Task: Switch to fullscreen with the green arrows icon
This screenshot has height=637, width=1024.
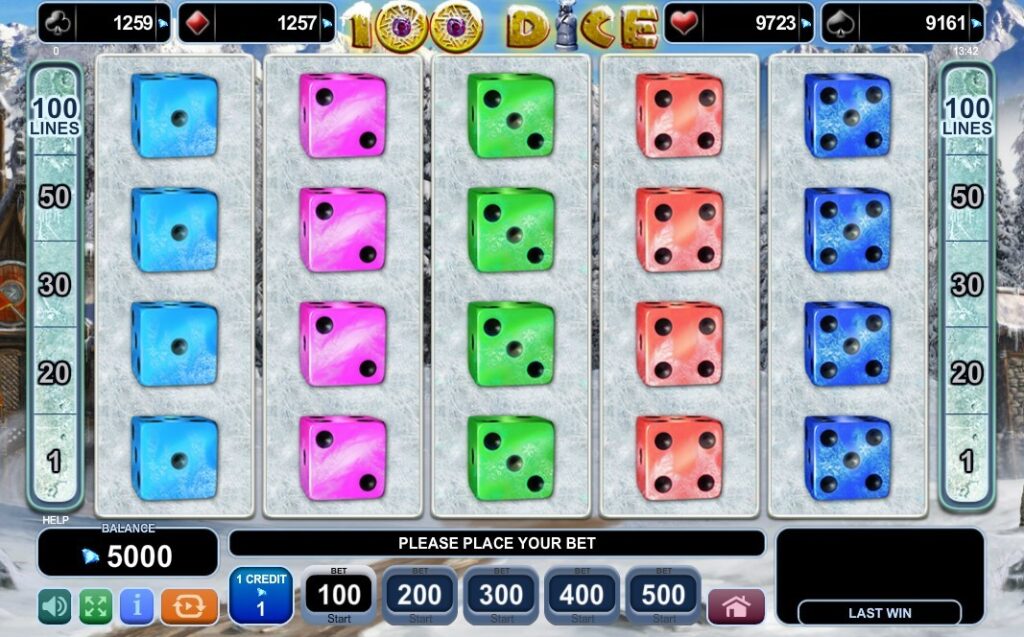Action: coord(96,606)
